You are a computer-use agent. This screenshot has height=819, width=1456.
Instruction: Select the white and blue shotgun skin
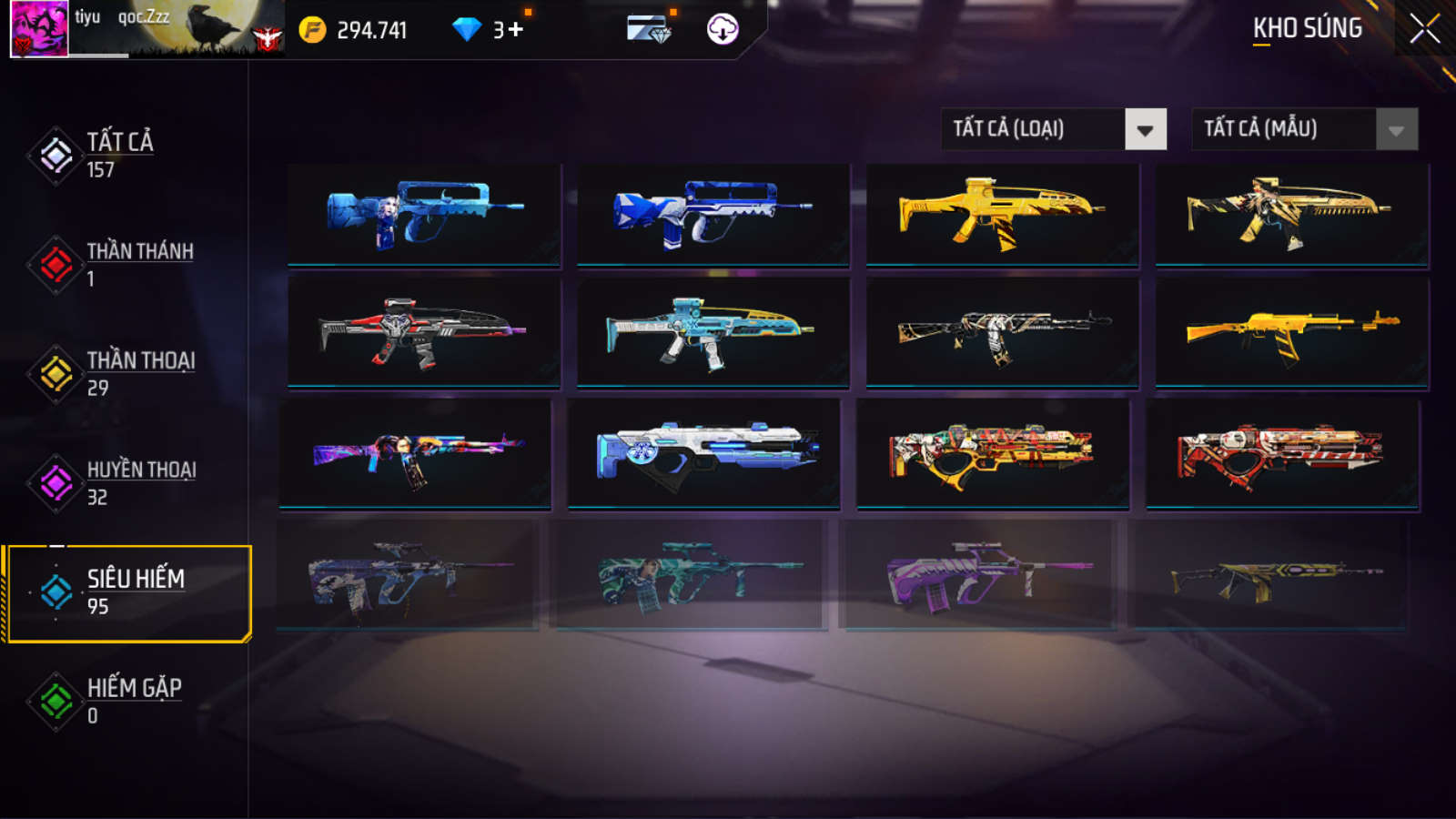[703, 452]
